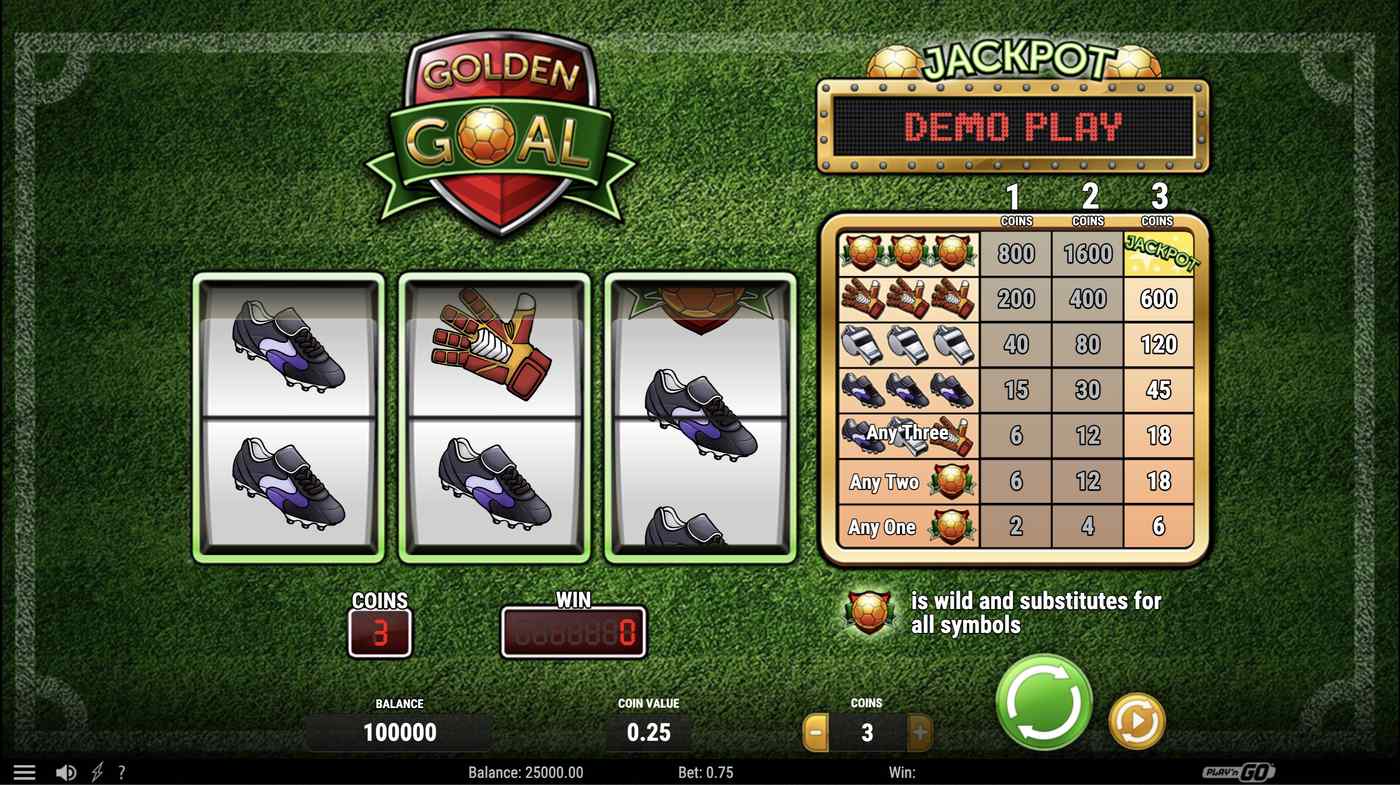Open help with the question mark icon

point(122,771)
